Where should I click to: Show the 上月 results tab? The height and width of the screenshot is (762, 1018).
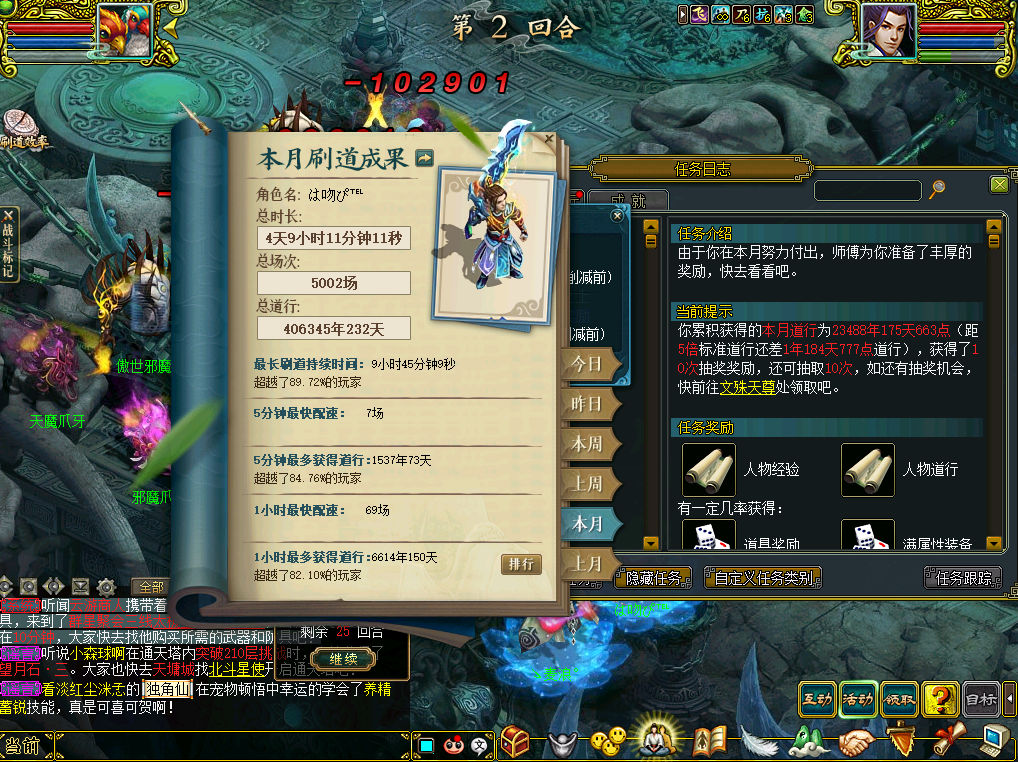(x=587, y=563)
